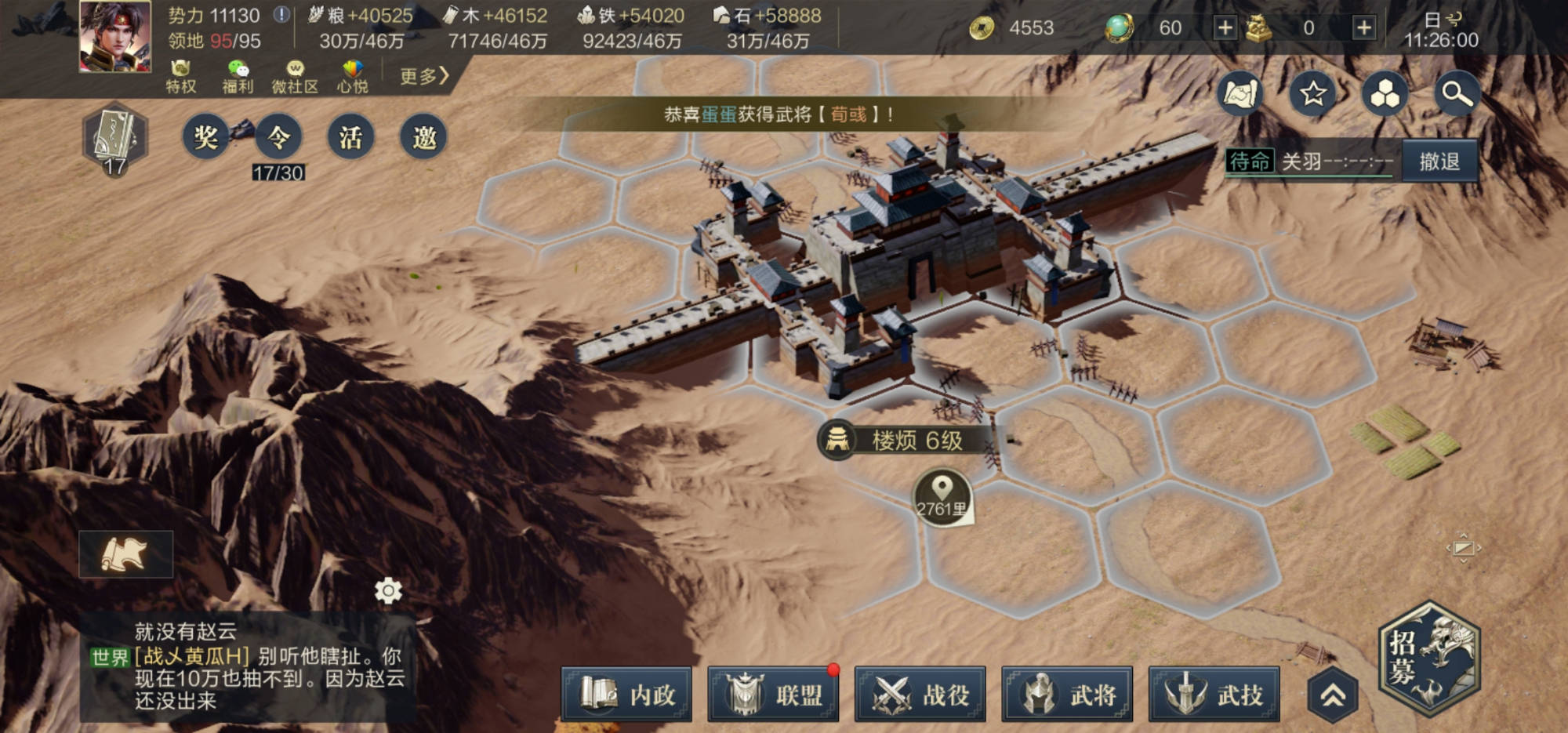Open chat settings gear icon

coord(388,590)
